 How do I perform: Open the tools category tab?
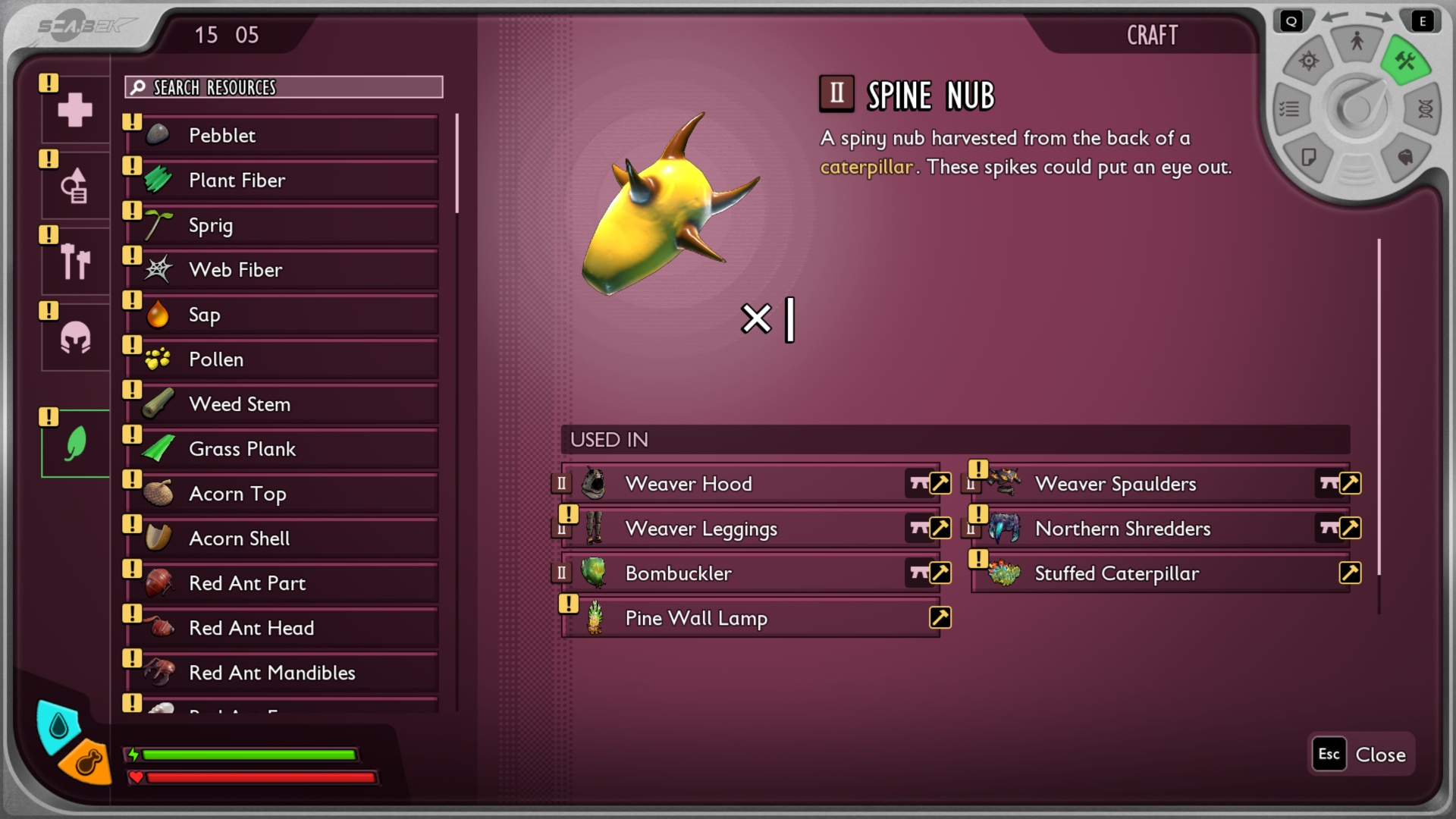pos(75,262)
